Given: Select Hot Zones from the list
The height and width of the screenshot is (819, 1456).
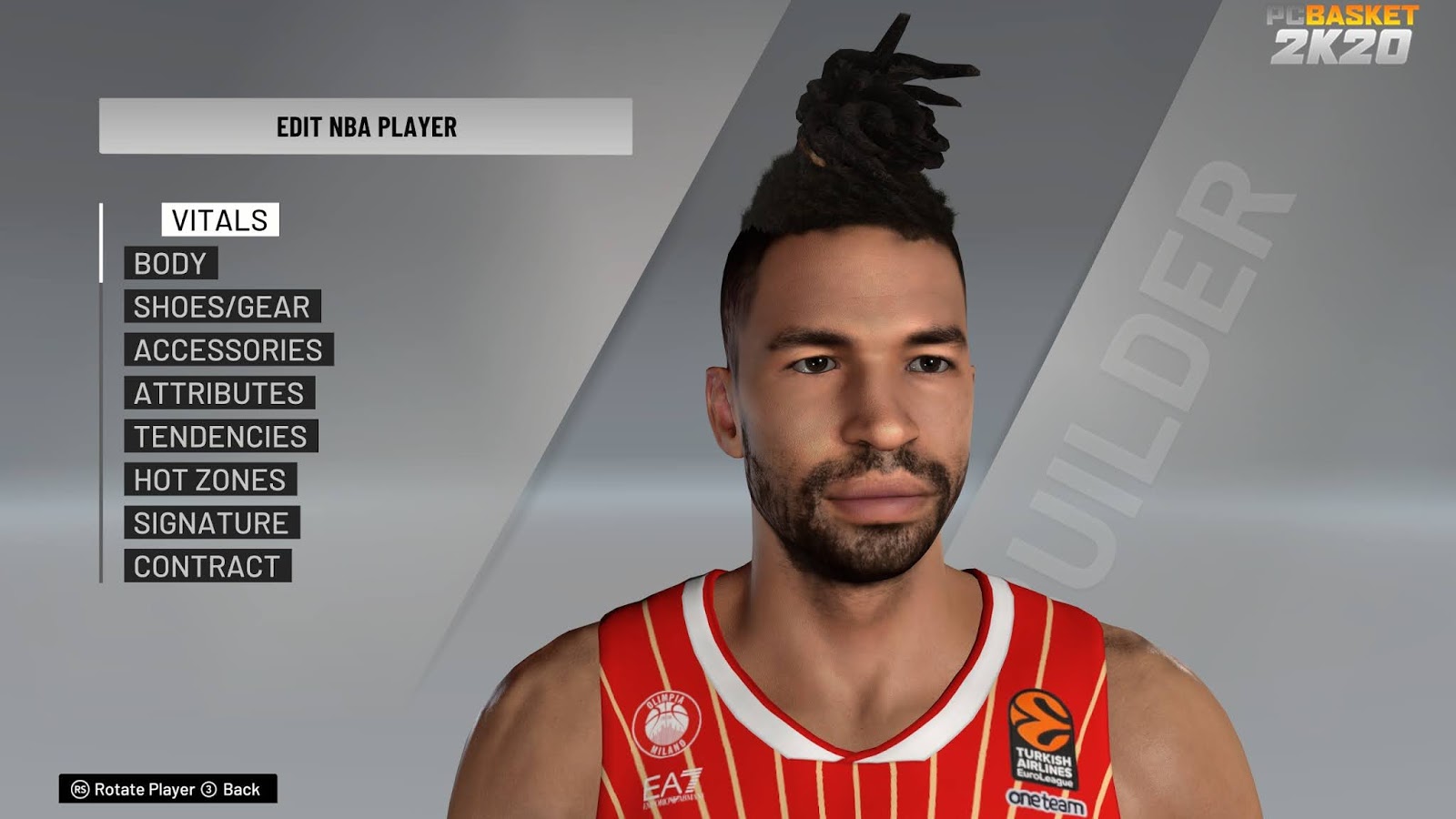Looking at the screenshot, I should [x=209, y=480].
